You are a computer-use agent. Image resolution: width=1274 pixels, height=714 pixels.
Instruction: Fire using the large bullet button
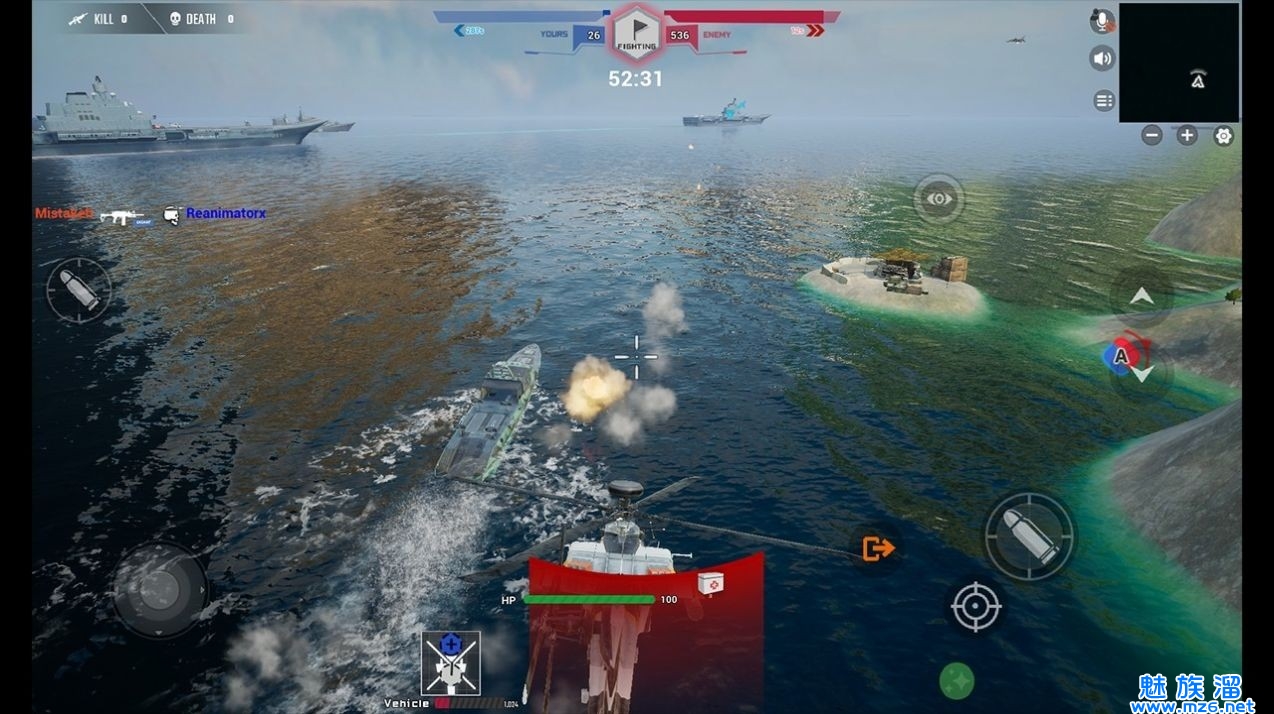pyautogui.click(x=1030, y=536)
